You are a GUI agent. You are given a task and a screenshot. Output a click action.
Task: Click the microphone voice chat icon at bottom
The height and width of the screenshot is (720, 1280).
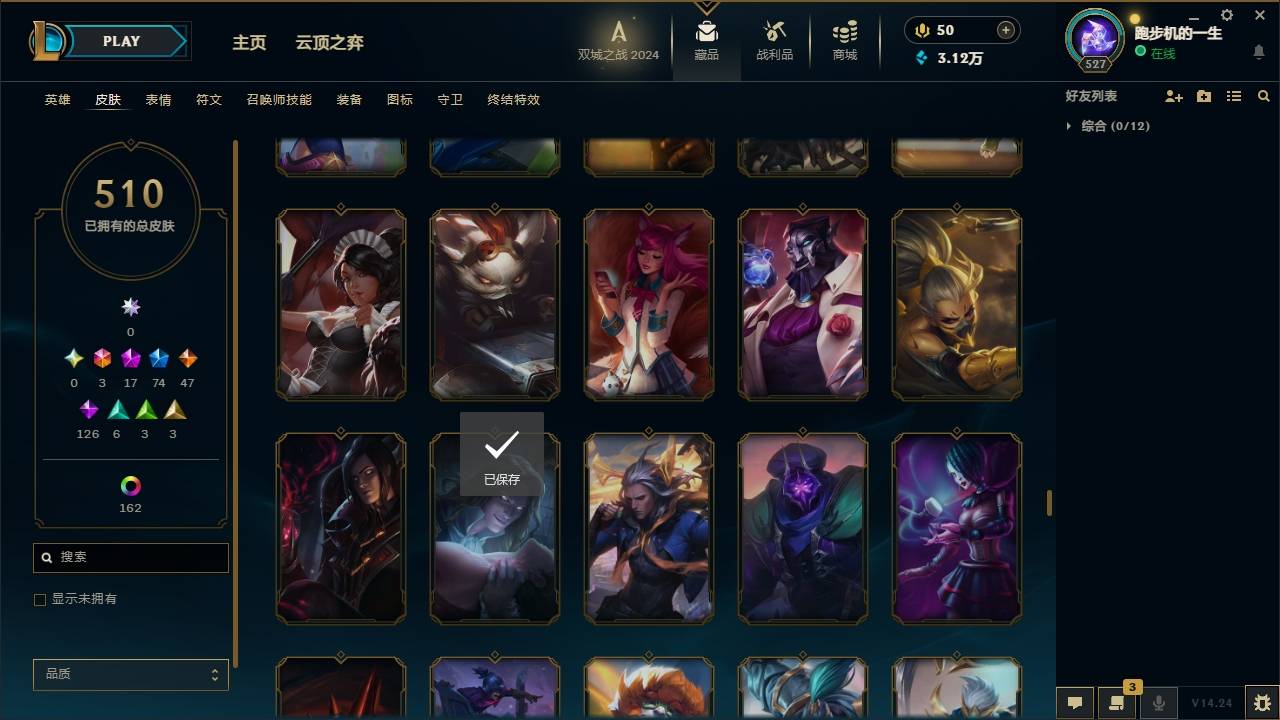pos(1159,703)
